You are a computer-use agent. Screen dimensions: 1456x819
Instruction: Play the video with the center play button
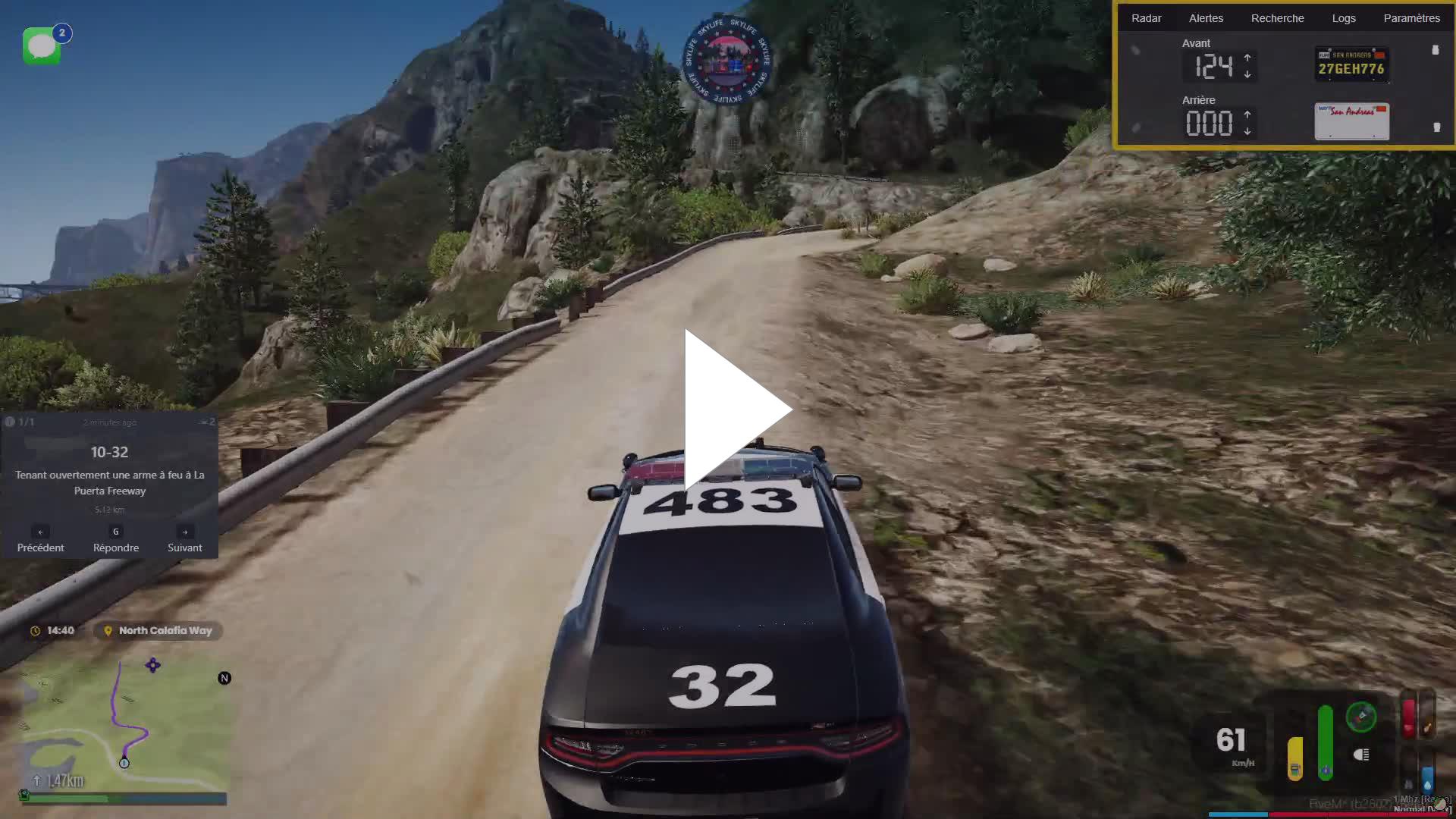coord(737,409)
